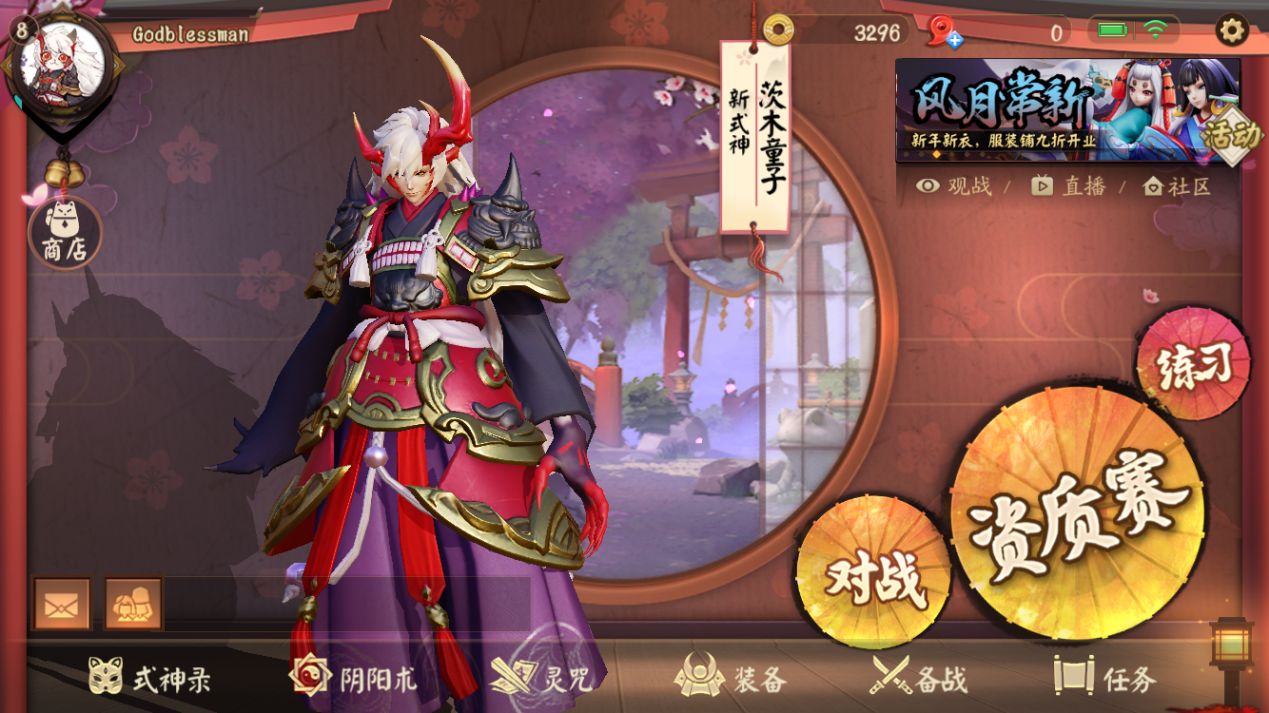This screenshot has width=1269, height=713.
Task: Start a 资质赛 qualifying match
Action: [x=1078, y=498]
